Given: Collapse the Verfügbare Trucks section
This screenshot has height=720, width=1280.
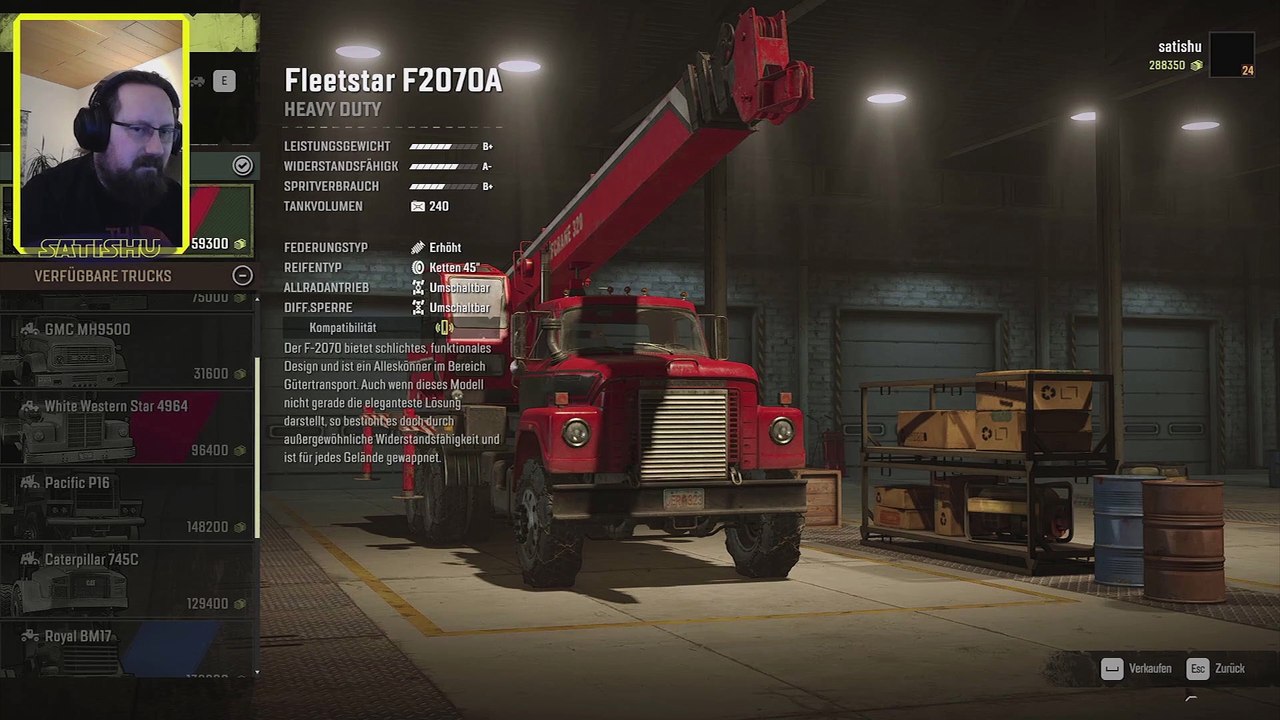Looking at the screenshot, I should (x=242, y=276).
